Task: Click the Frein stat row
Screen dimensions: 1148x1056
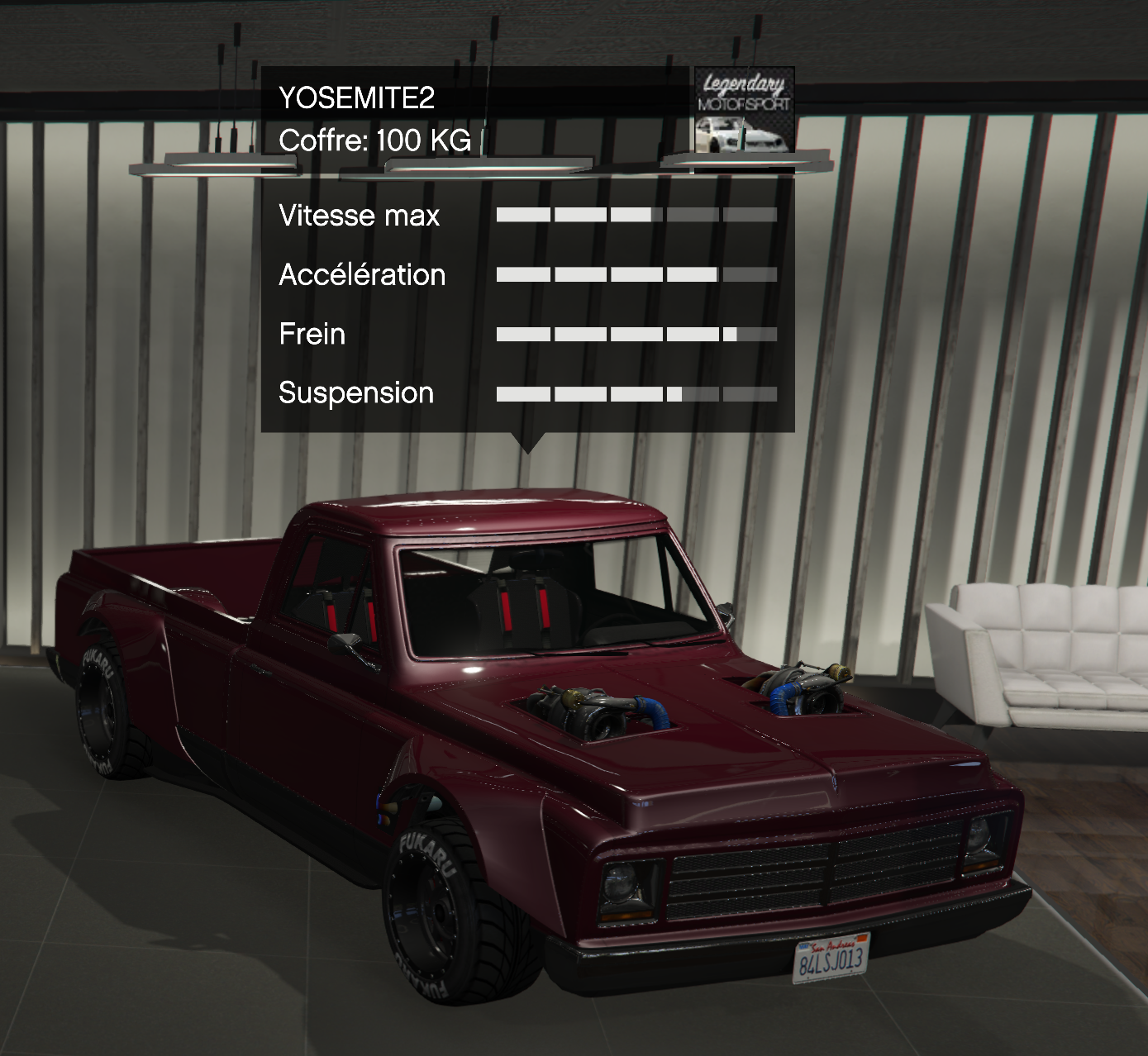Action: tap(312, 335)
